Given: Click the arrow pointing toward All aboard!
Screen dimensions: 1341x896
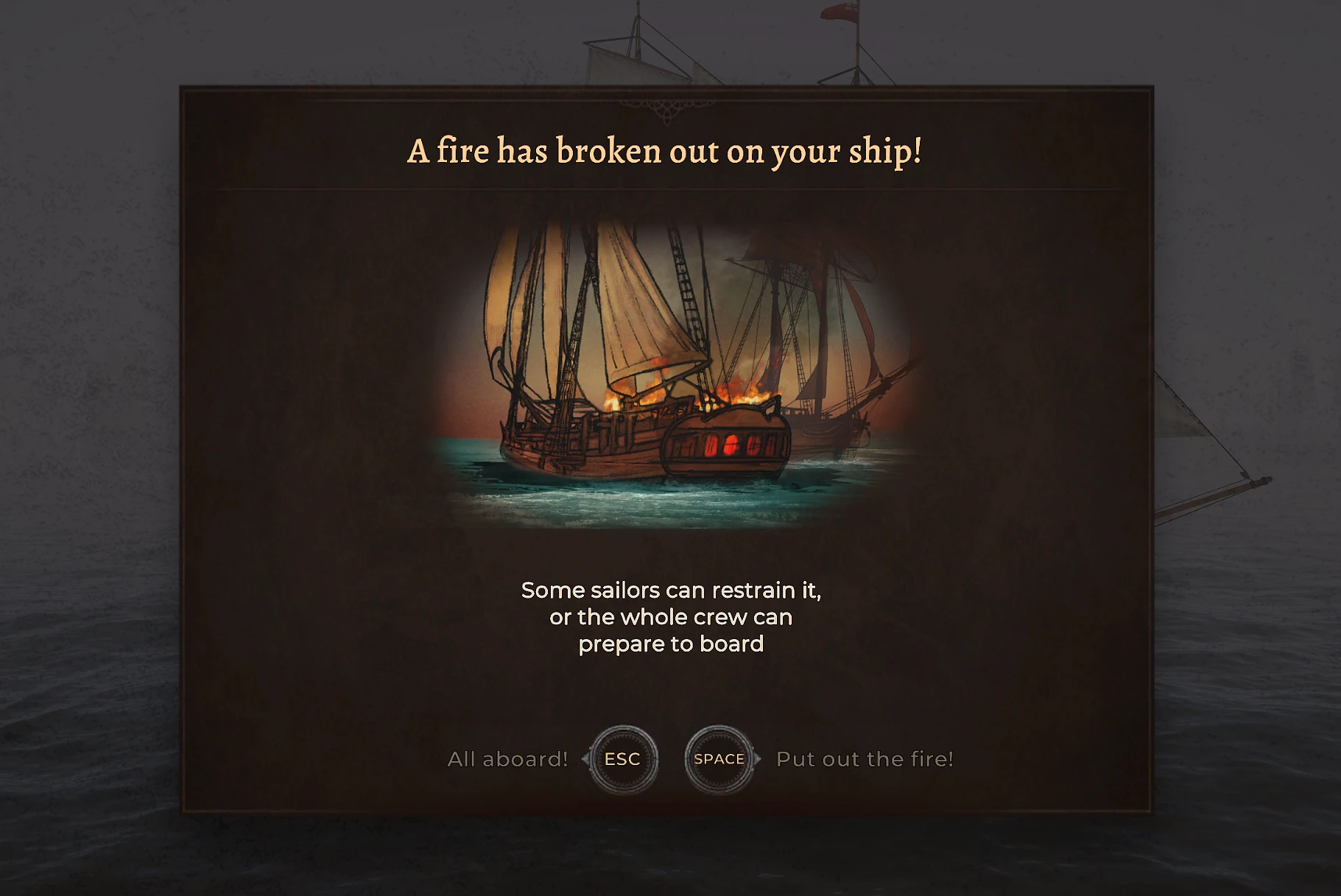Looking at the screenshot, I should 587,758.
